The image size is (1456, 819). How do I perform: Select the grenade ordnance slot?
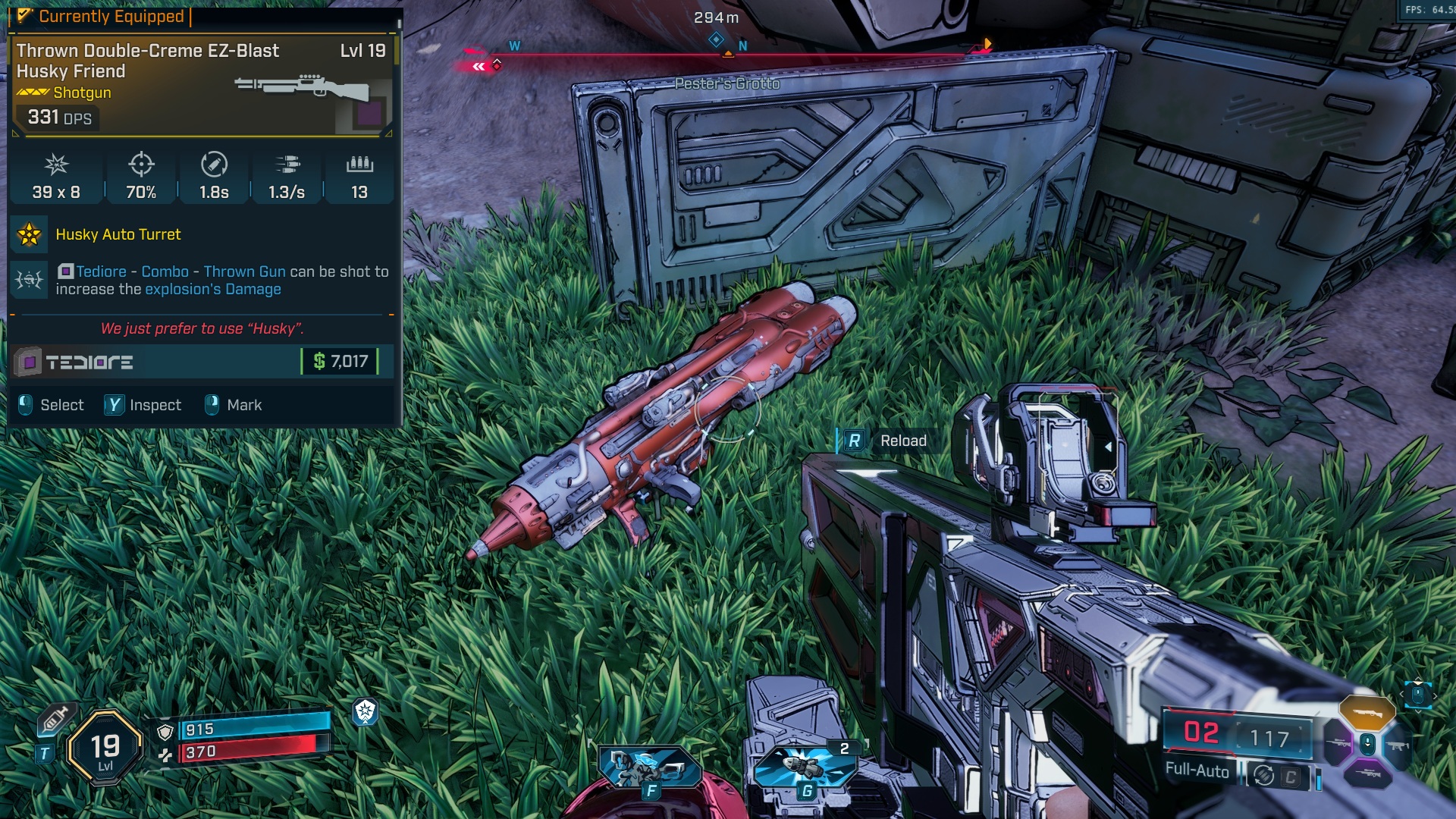(805, 767)
